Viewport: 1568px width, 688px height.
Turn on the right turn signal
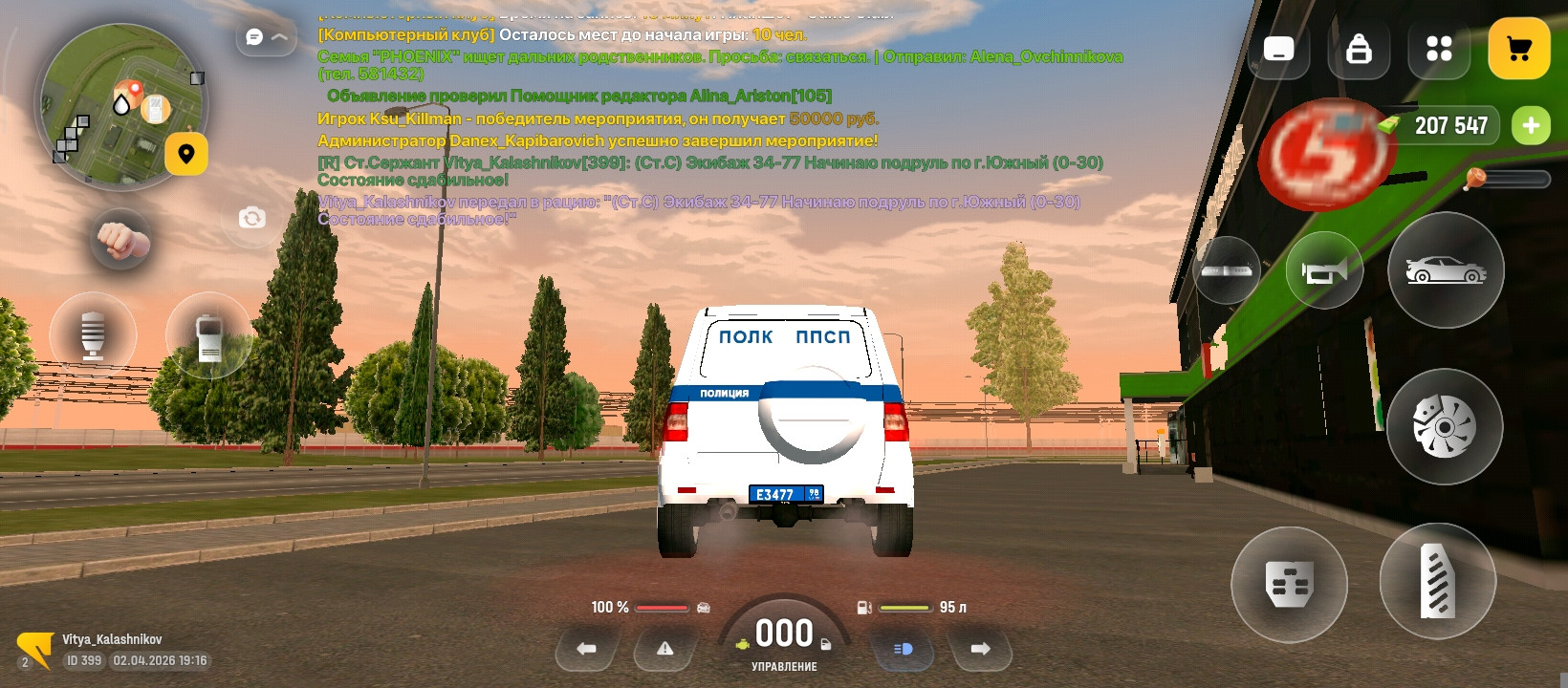(x=981, y=650)
